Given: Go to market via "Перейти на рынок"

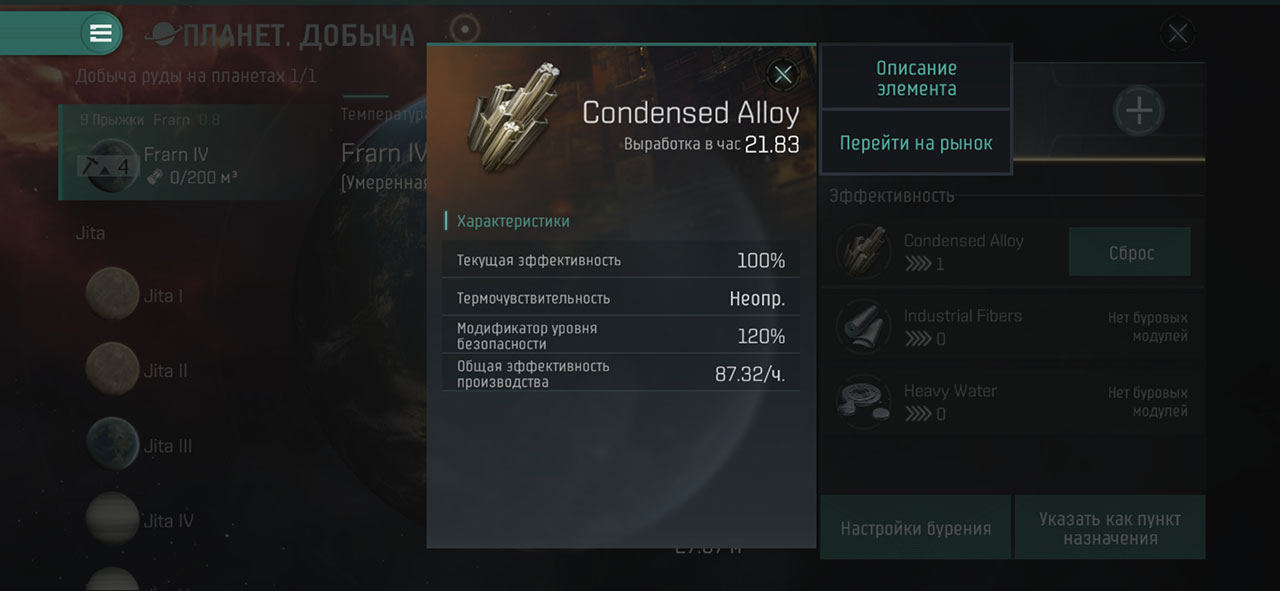Looking at the screenshot, I should [x=916, y=143].
